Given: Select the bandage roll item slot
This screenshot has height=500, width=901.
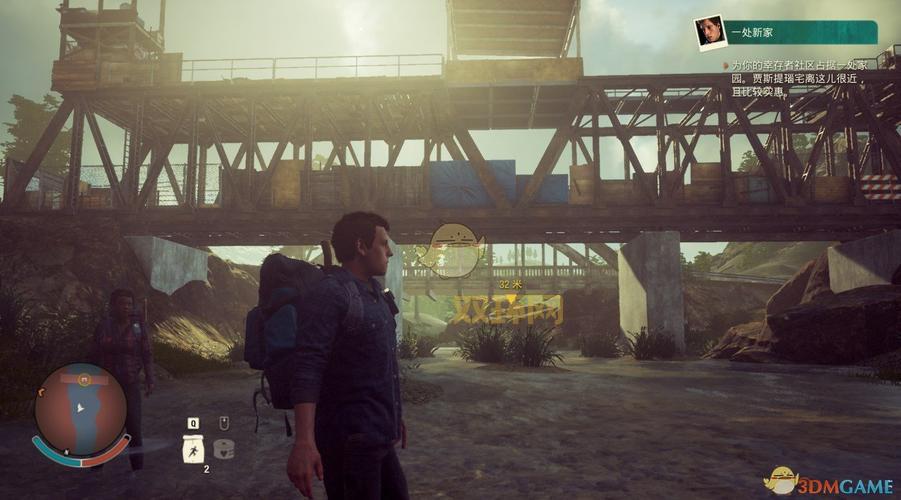Looking at the screenshot, I should pos(224,449).
